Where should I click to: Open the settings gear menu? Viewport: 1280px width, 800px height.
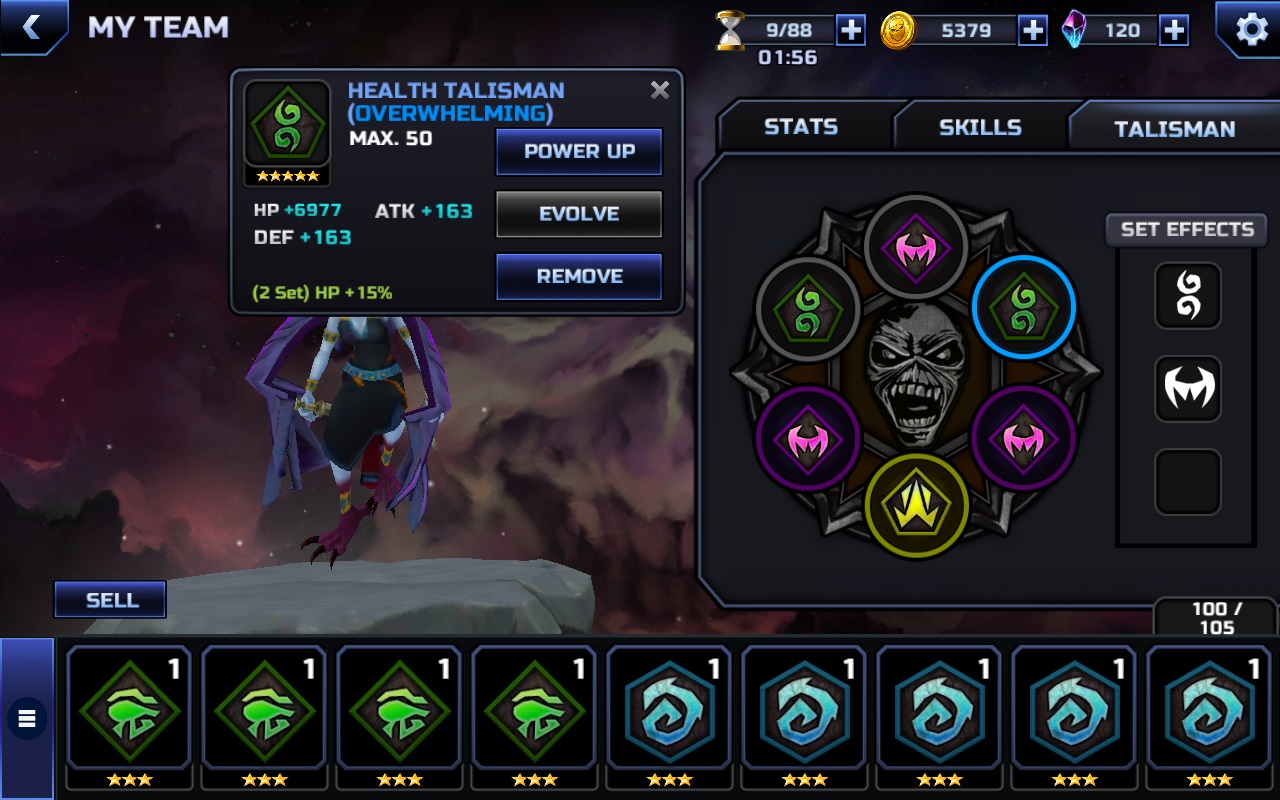(1251, 29)
